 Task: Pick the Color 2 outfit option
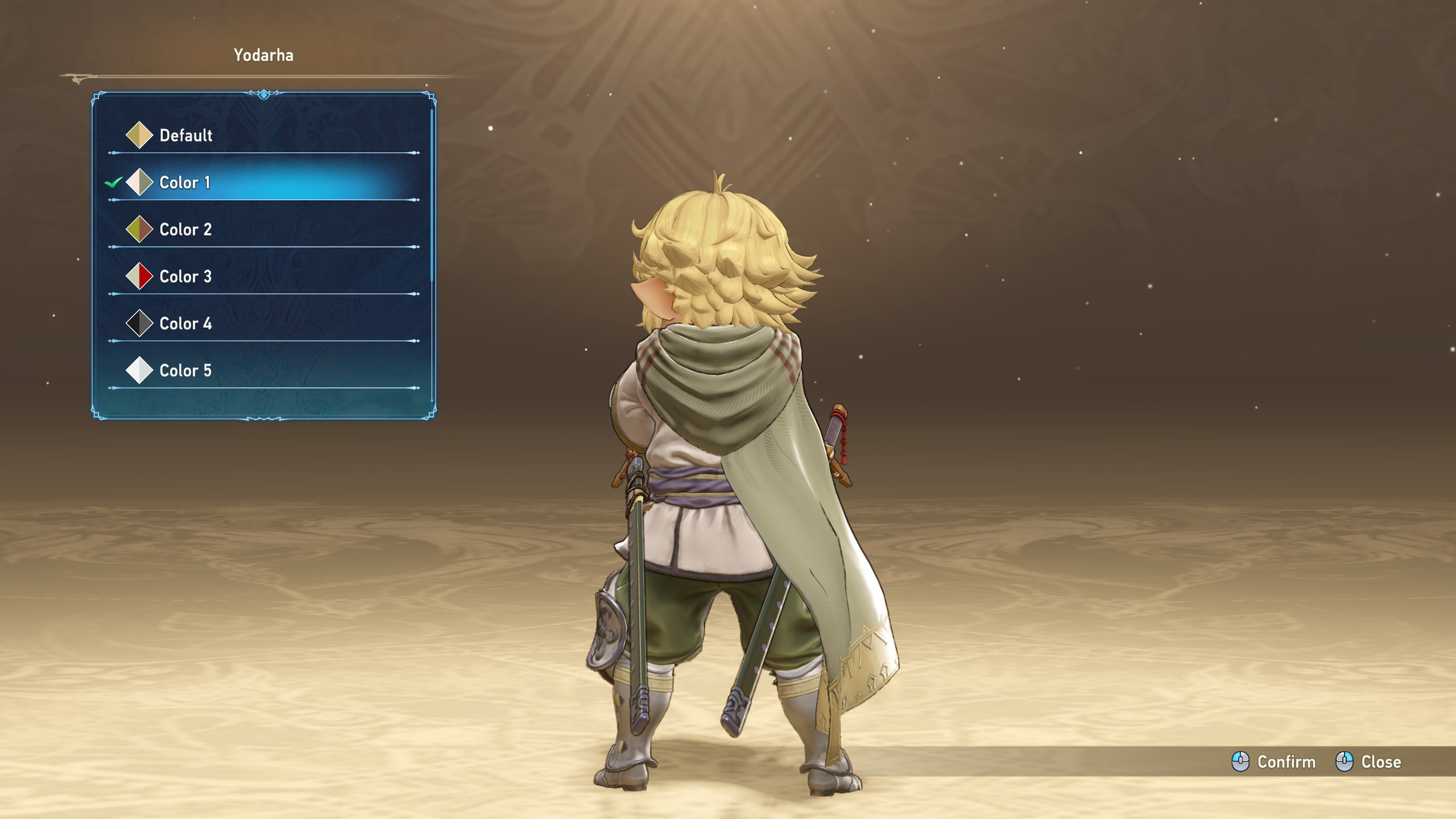(x=185, y=230)
